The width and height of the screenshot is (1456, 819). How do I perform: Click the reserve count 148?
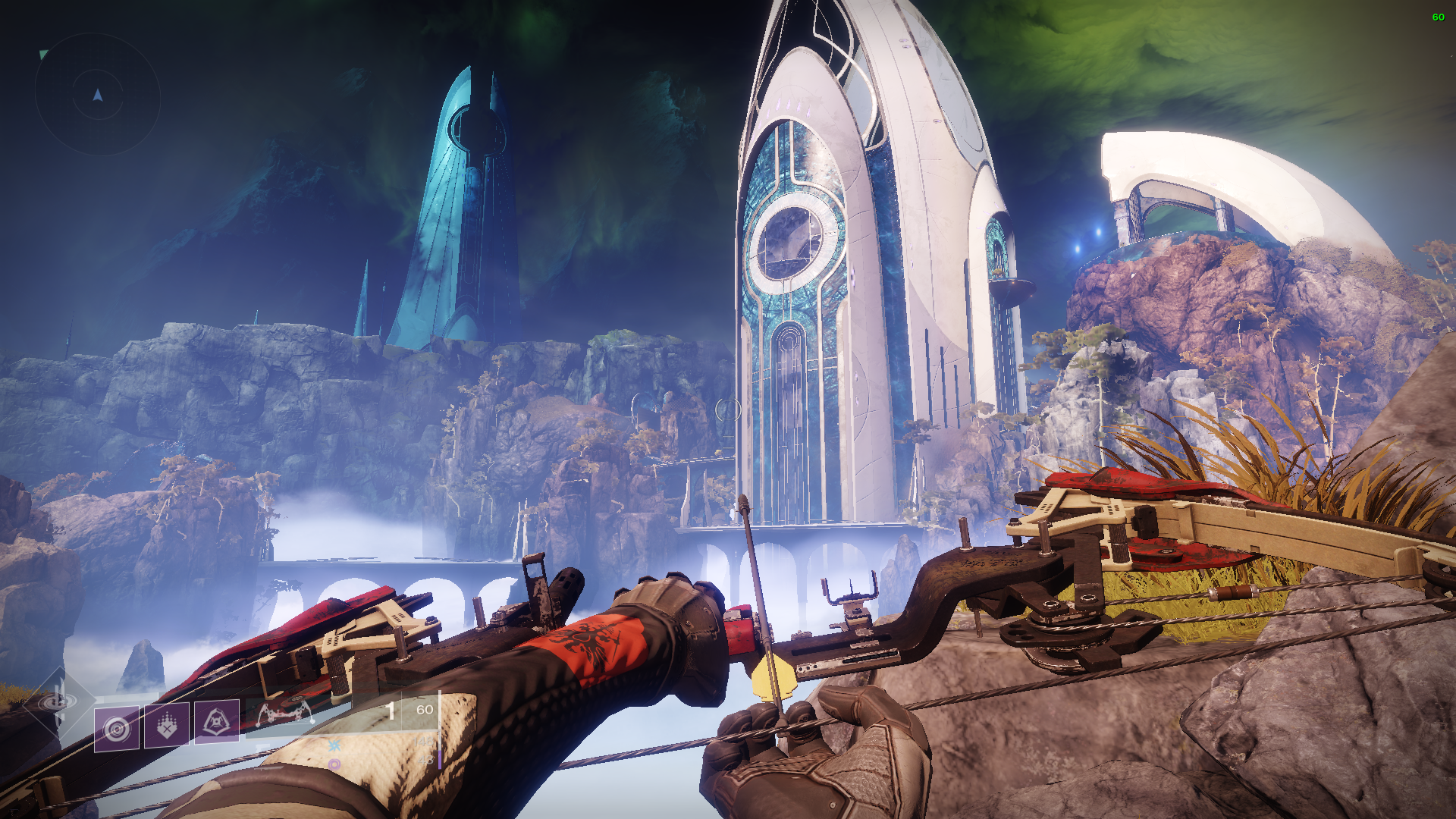tap(424, 741)
